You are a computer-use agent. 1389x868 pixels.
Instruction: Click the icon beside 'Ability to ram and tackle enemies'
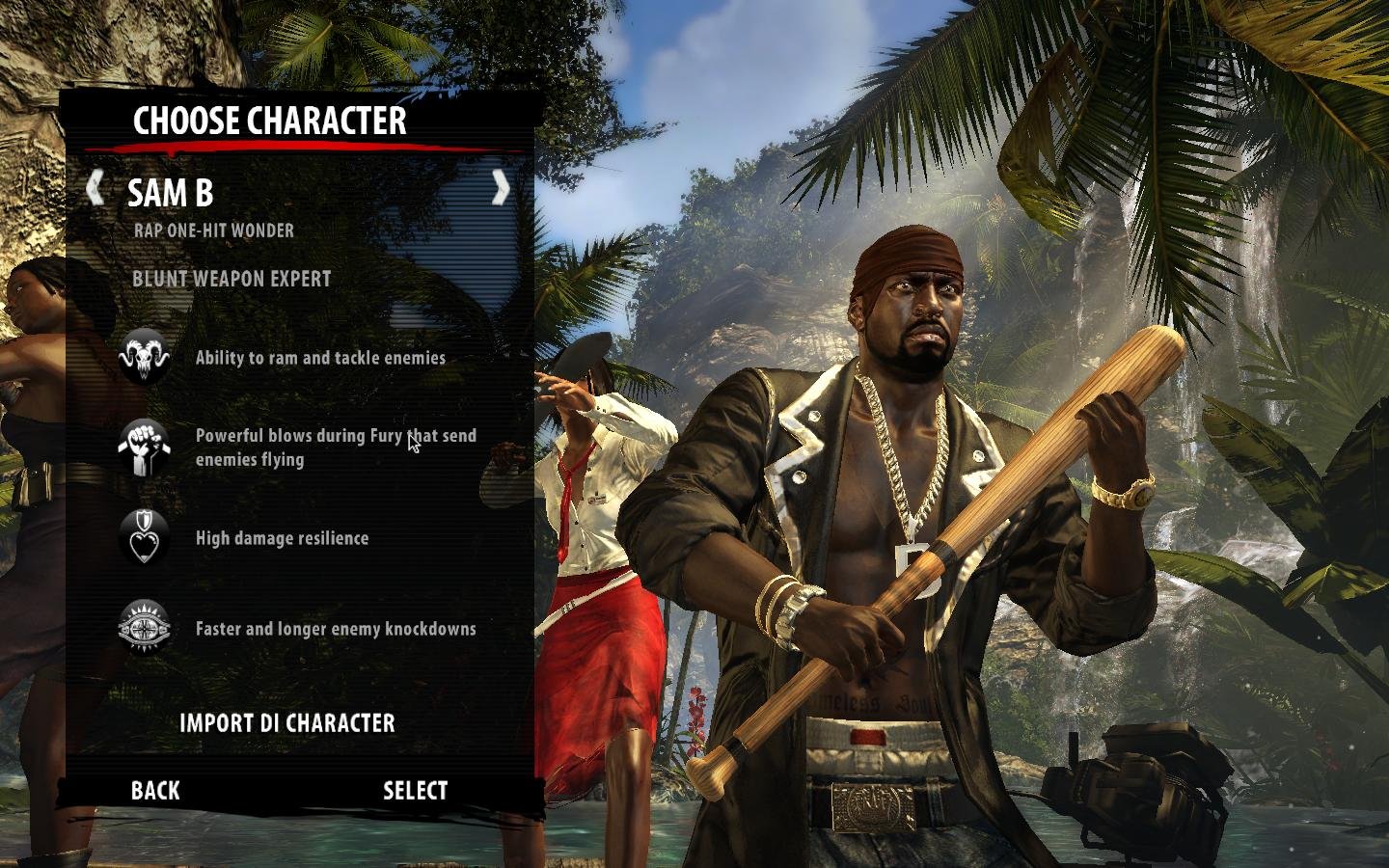[x=143, y=355]
